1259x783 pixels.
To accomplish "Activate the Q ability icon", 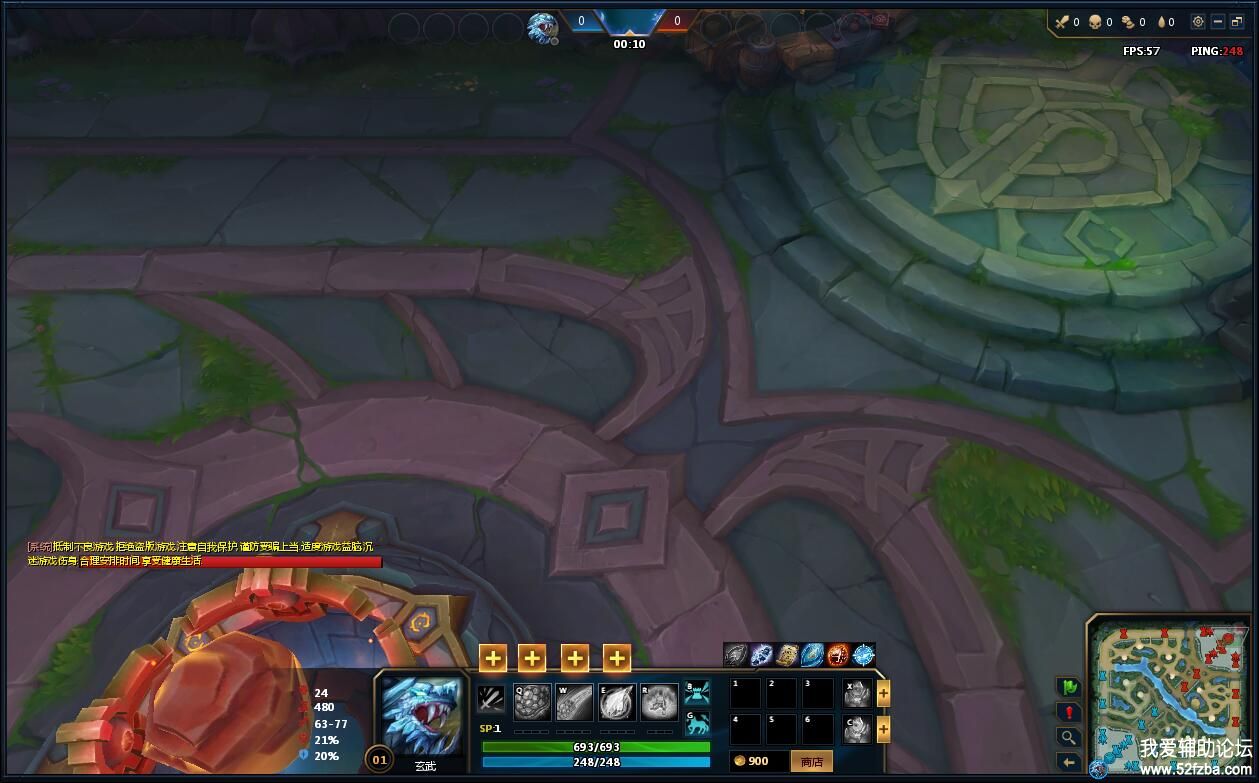I will pos(532,702).
